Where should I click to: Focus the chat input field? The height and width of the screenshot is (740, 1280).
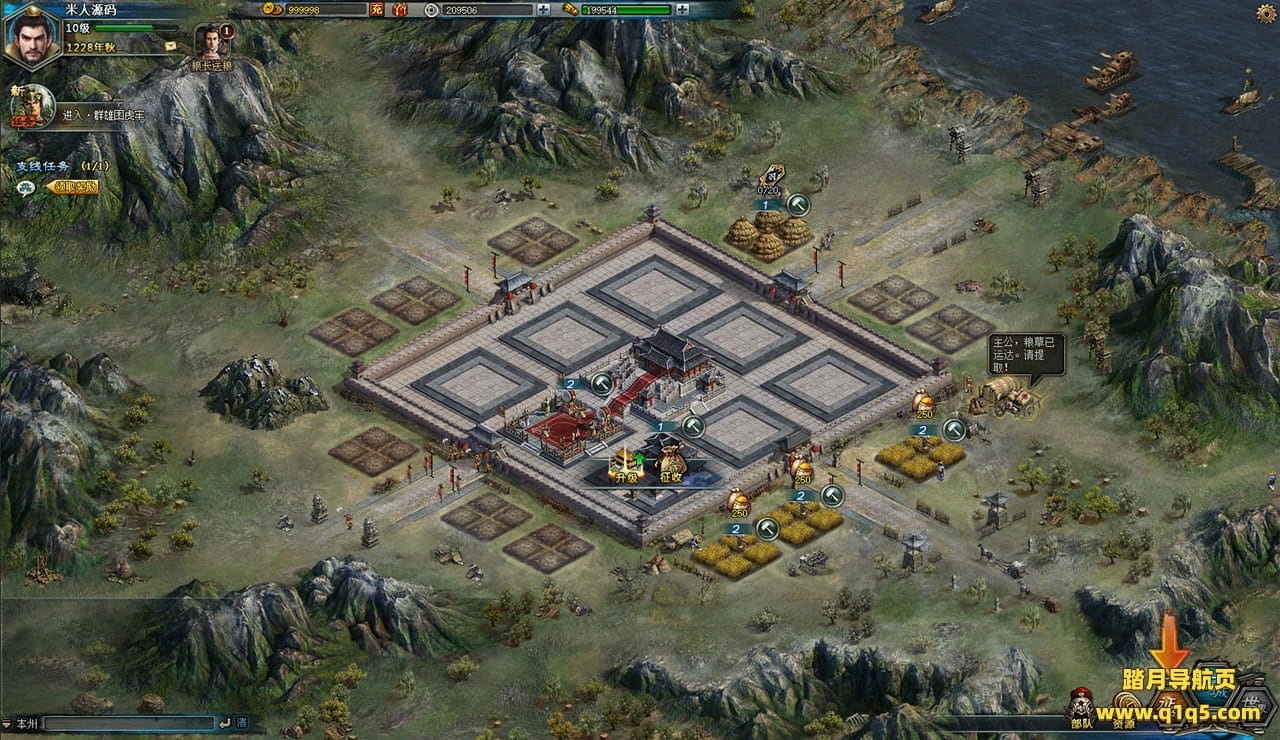tap(130, 722)
